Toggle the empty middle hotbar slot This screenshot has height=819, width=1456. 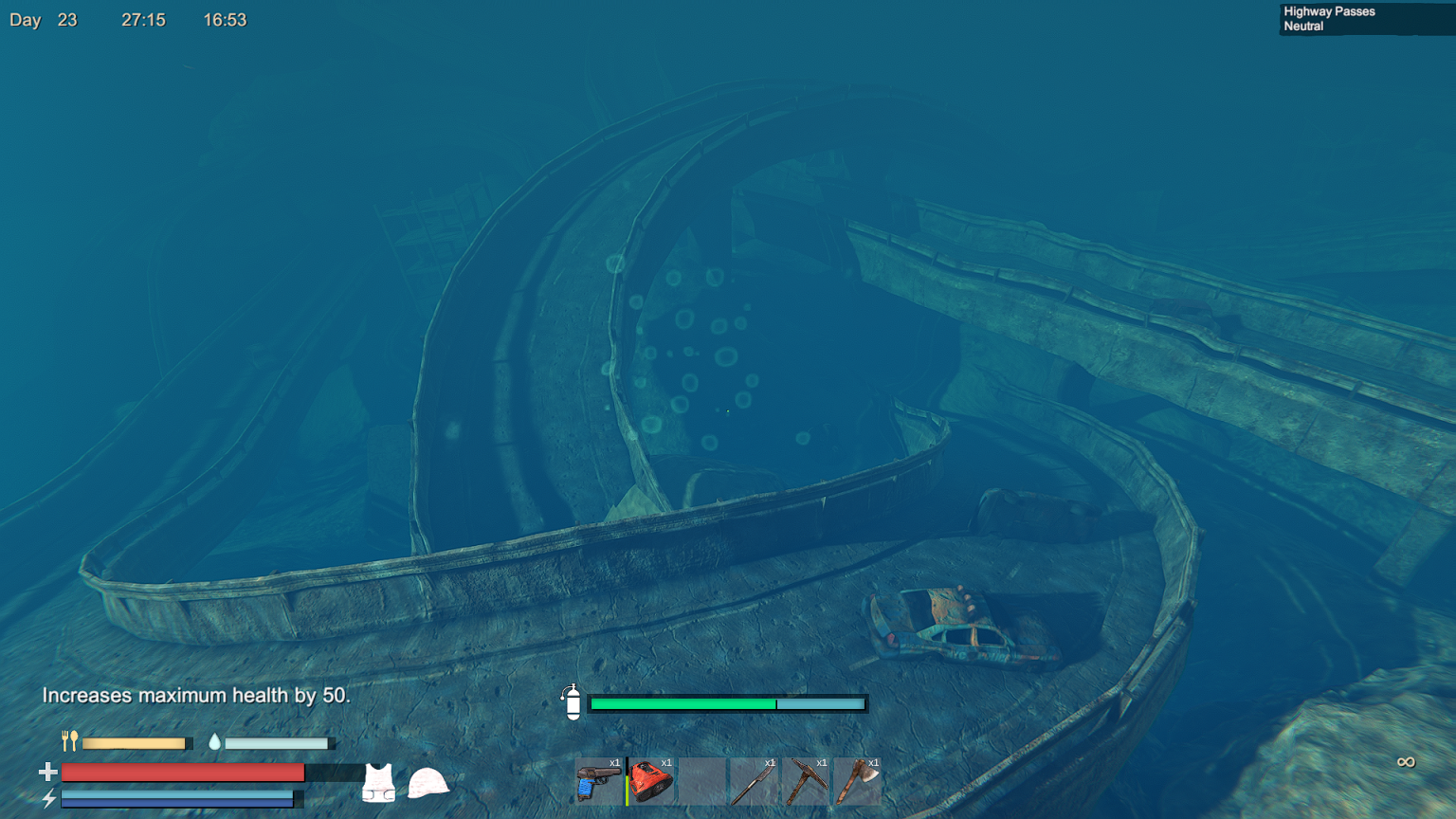tap(702, 779)
